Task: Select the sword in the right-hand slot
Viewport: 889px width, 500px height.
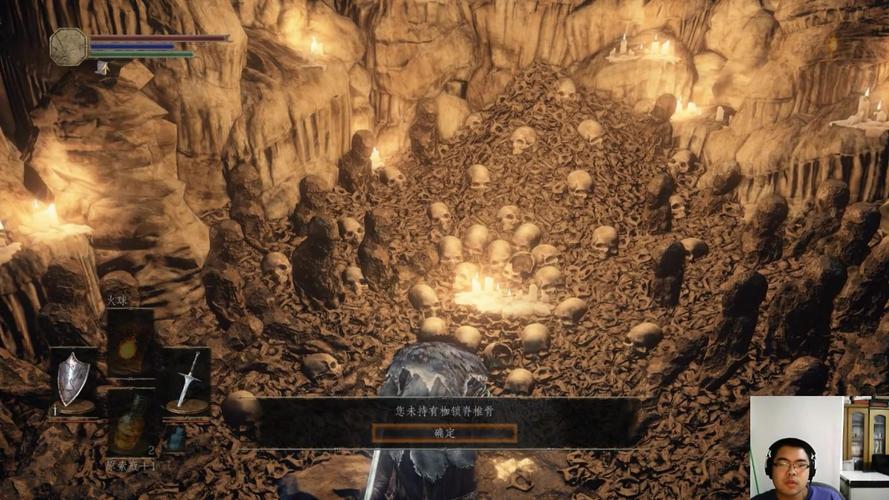Action: pos(186,380)
